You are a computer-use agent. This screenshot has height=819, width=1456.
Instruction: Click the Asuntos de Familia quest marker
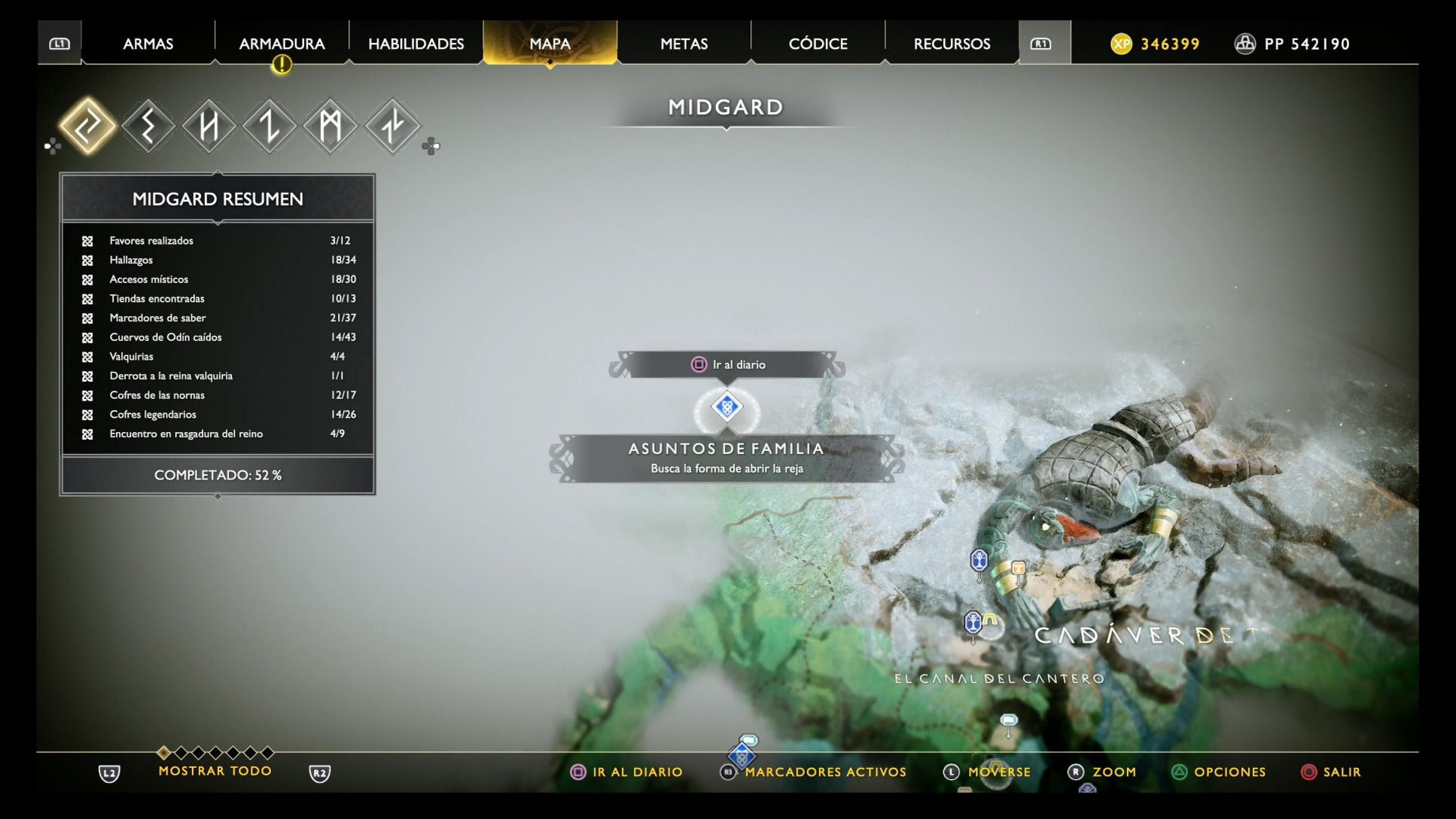coord(726,407)
